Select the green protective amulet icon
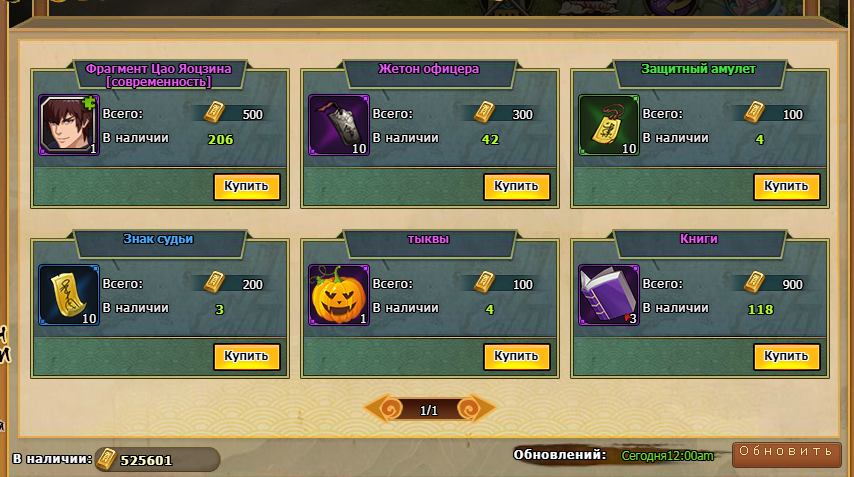854x477 pixels. [609, 126]
